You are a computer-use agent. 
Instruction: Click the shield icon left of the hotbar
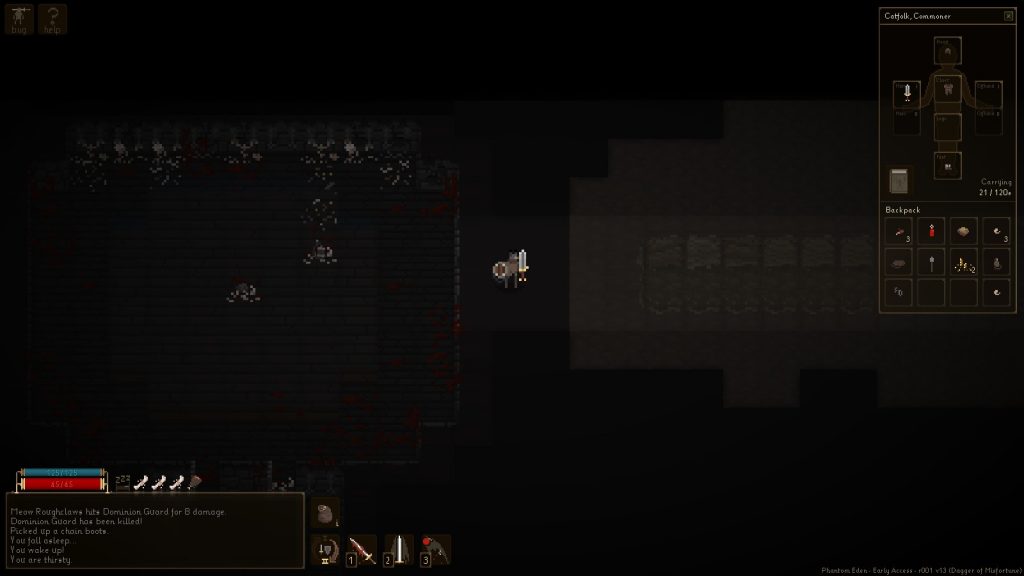(x=325, y=549)
